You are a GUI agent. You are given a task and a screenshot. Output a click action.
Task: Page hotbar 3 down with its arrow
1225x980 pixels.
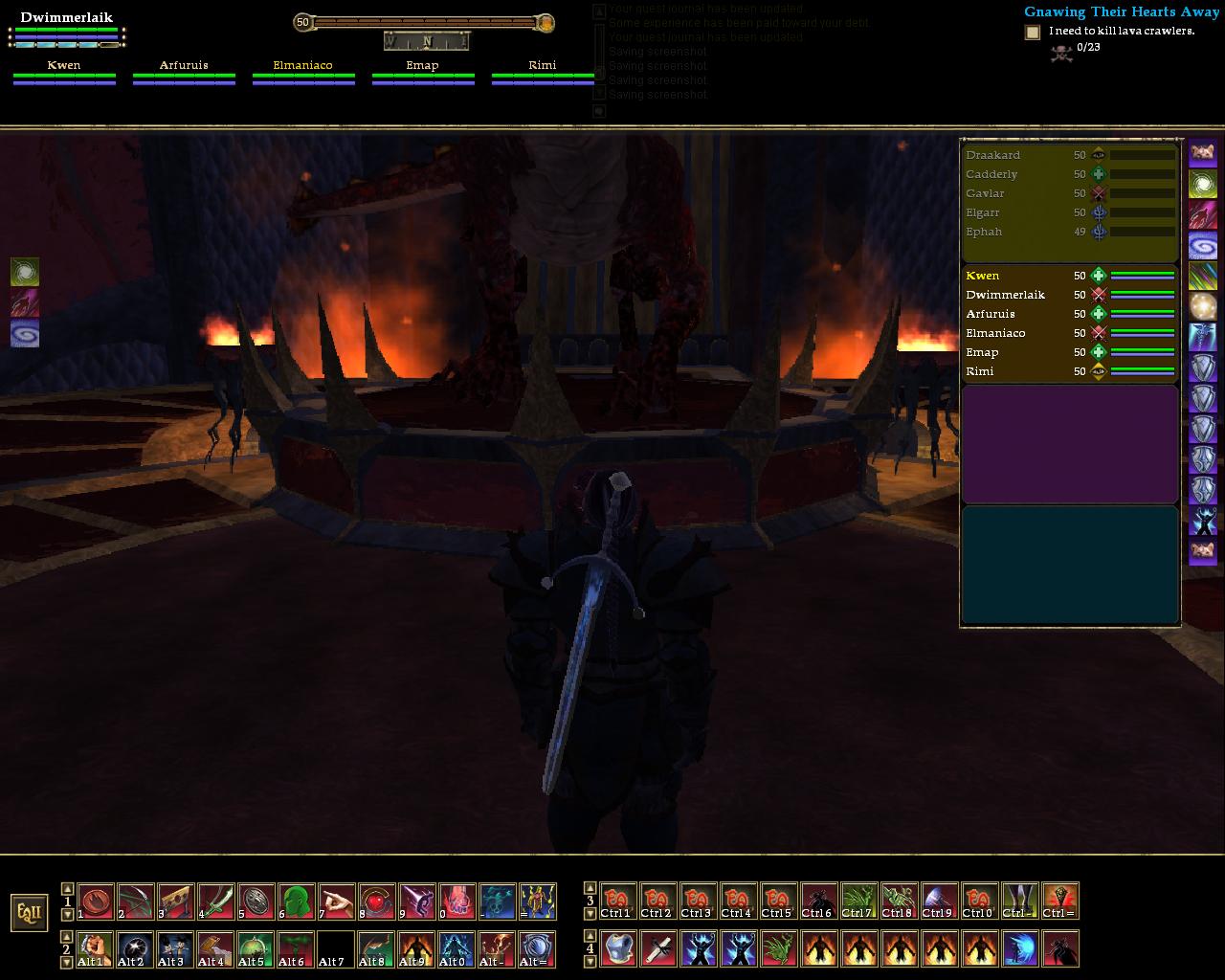point(590,915)
